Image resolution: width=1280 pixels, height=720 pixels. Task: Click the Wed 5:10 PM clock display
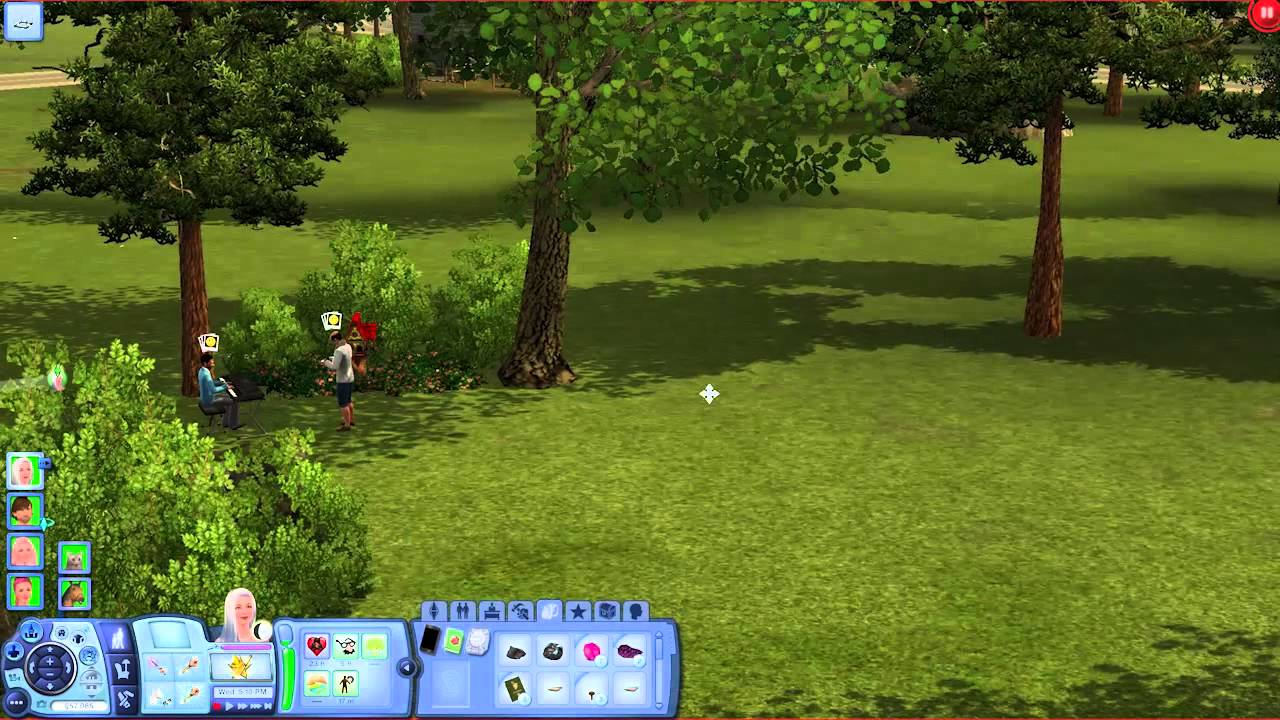click(x=241, y=691)
